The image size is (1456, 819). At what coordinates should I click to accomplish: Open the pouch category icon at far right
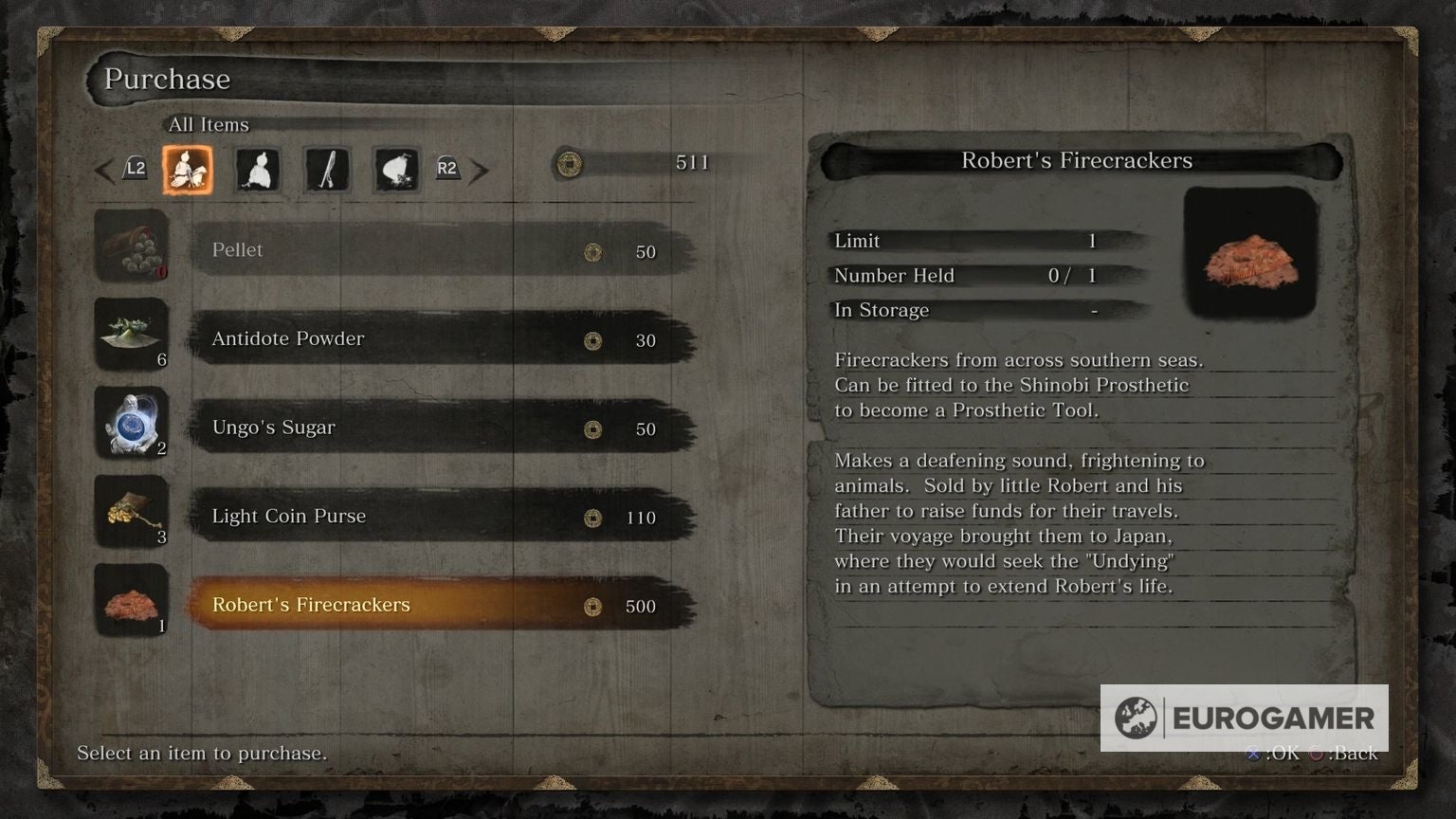[x=396, y=169]
